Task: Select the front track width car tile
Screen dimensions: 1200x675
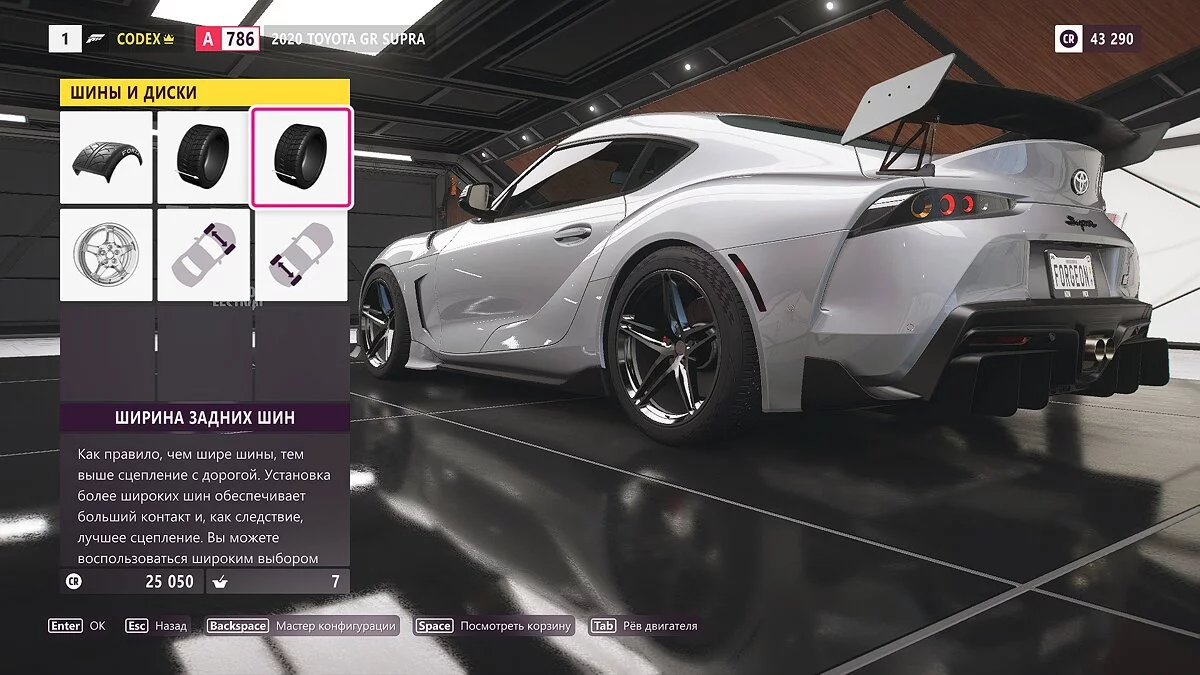Action: pos(203,255)
